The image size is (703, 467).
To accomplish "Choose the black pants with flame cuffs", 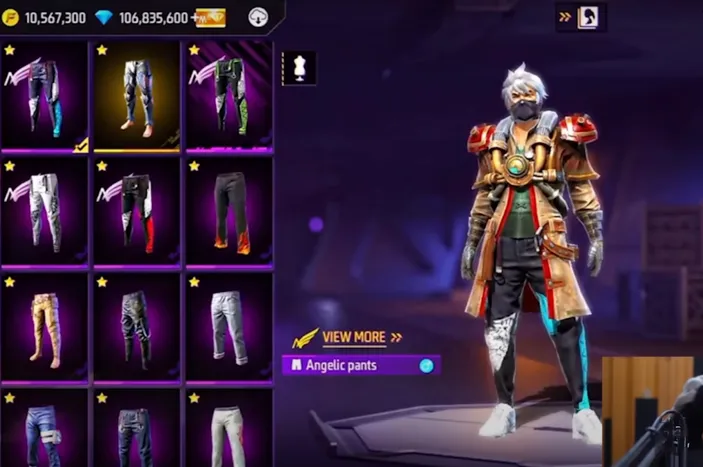I will coord(229,211).
